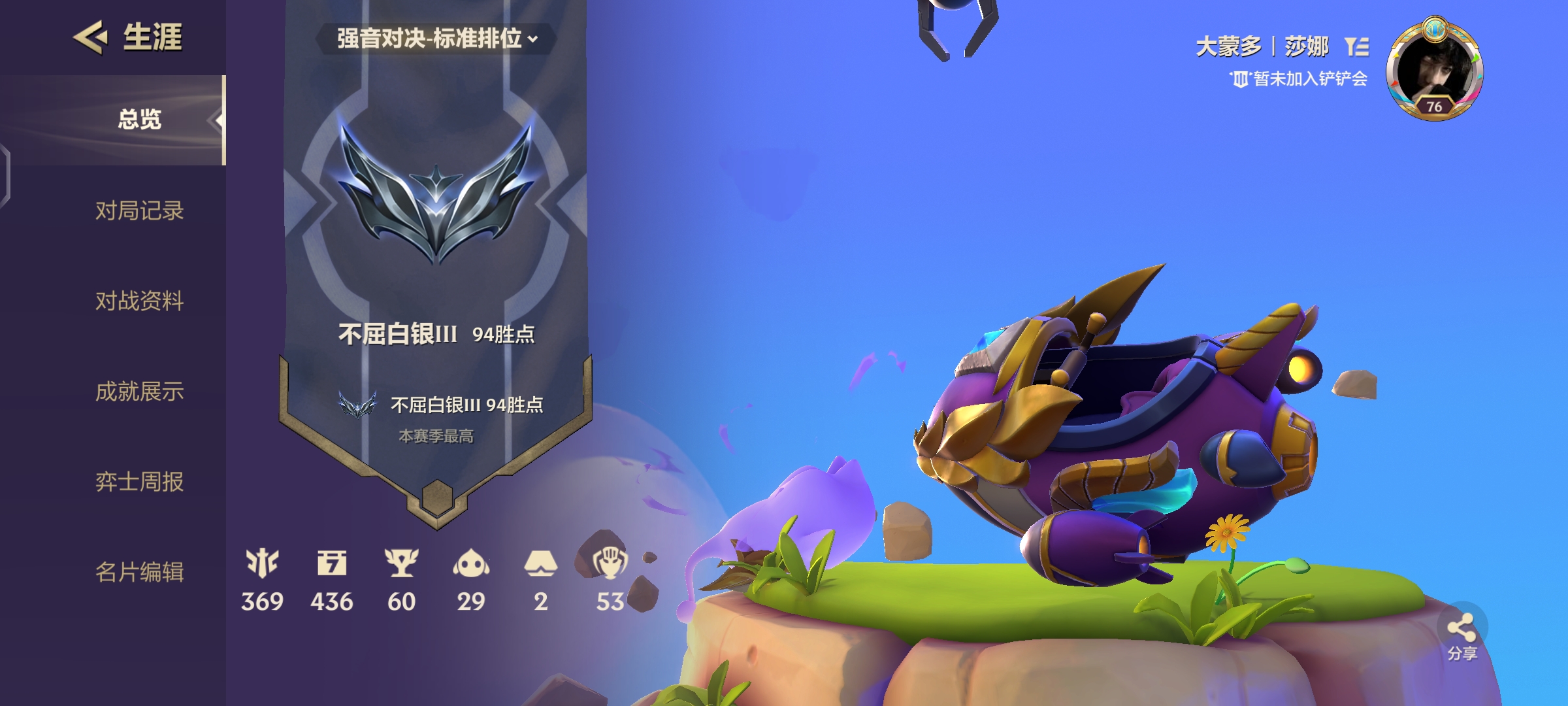The image size is (1568, 706).
Task: Switch to the 对战资料 tab
Action: 139,301
